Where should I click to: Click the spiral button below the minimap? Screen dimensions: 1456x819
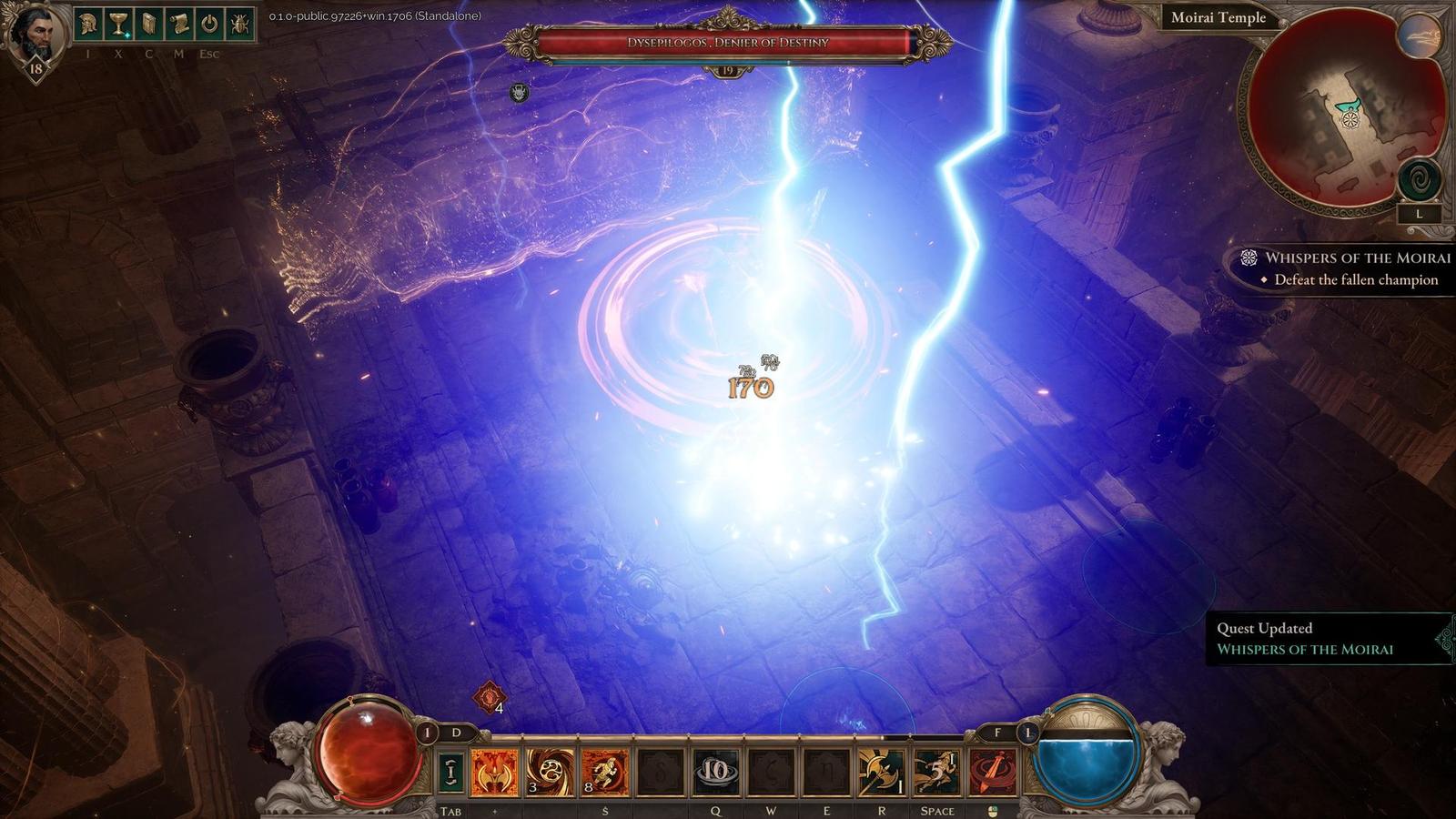(1420, 180)
